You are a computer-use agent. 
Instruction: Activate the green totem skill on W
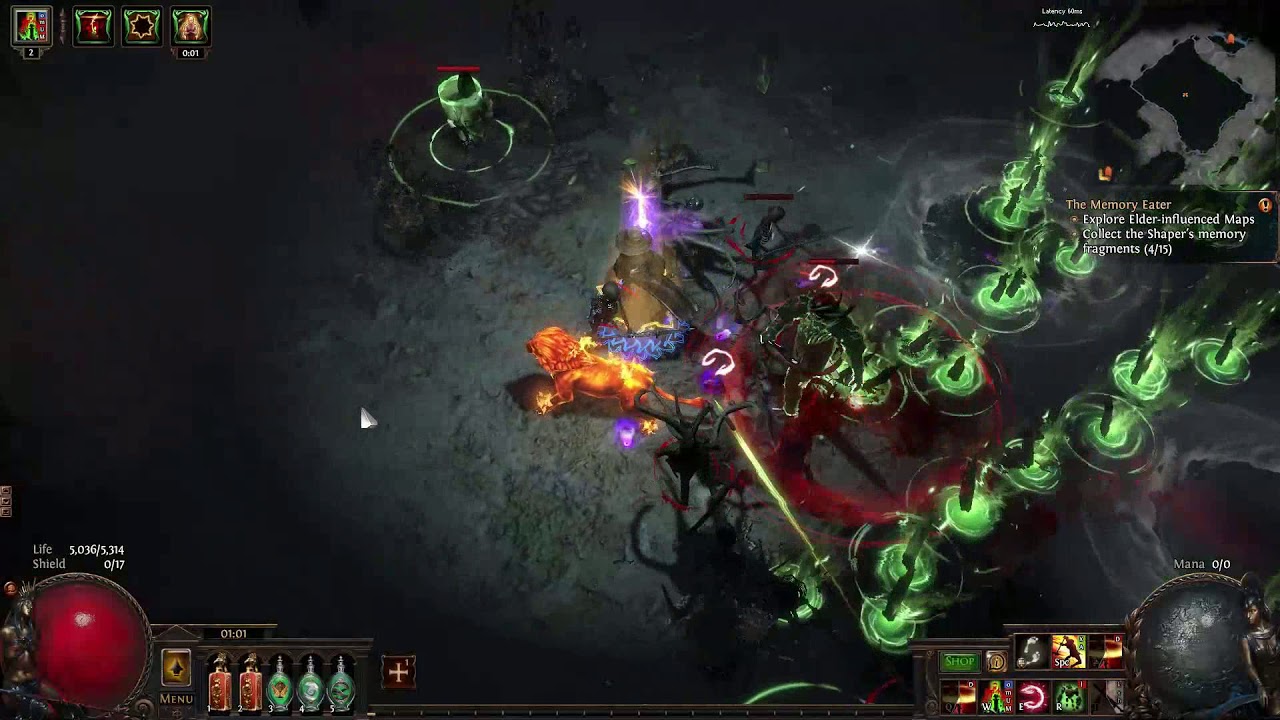(995, 695)
